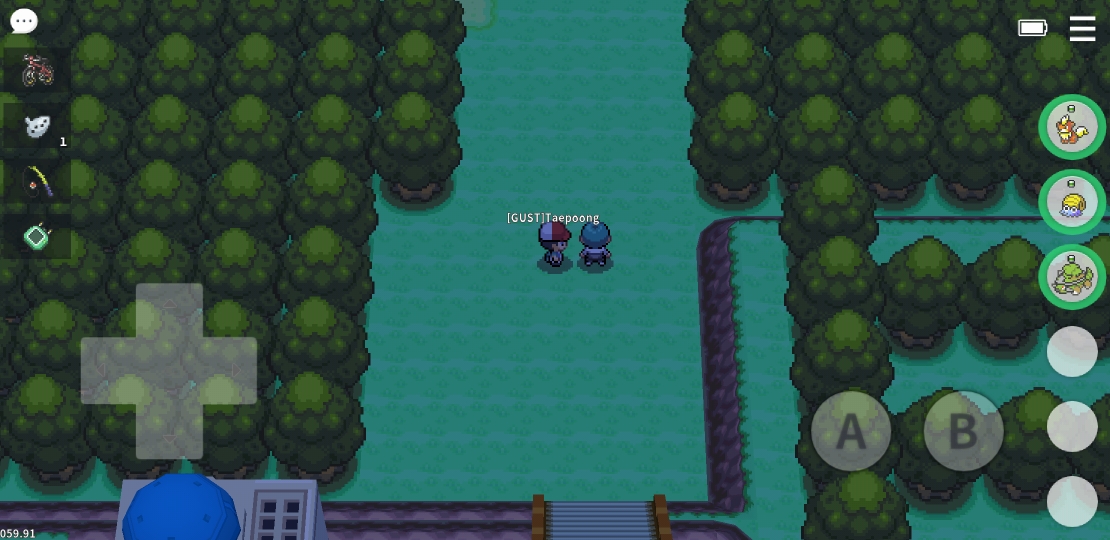
Task: Tap the on-screen A button
Action: pyautogui.click(x=851, y=431)
